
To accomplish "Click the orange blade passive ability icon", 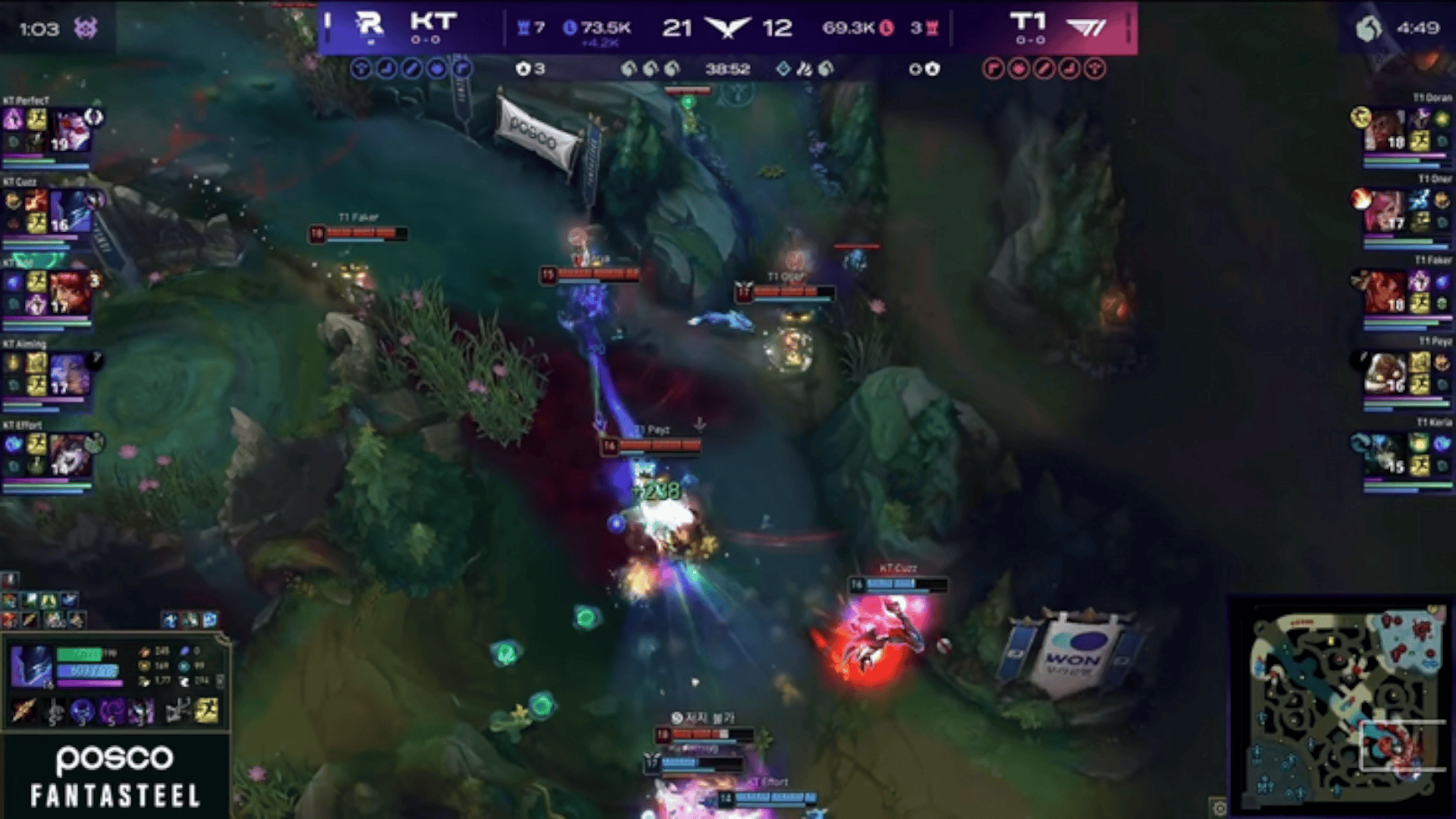I will pyautogui.click(x=24, y=711).
